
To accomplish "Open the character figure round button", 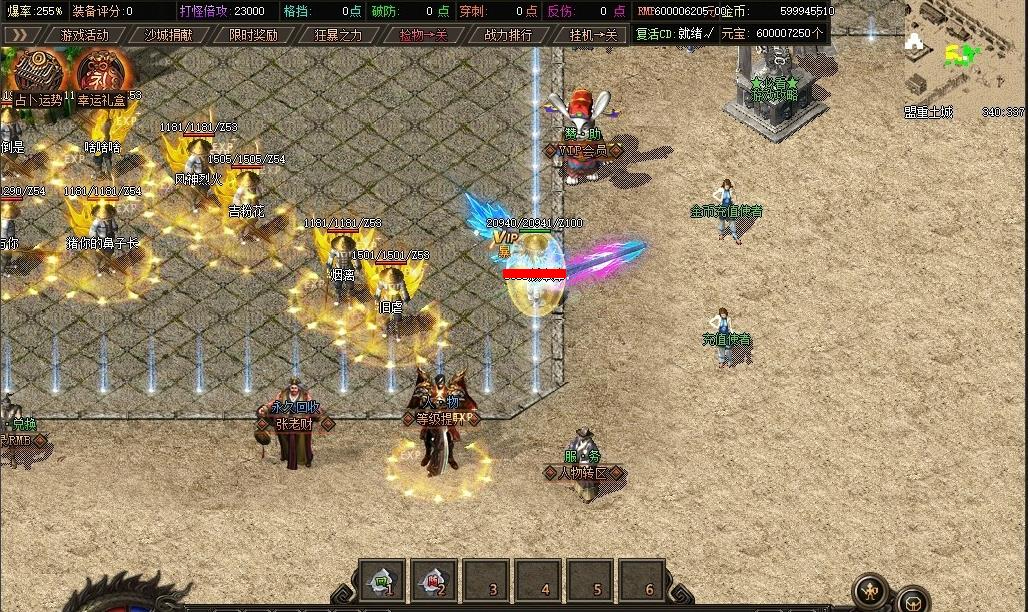I will click(x=872, y=589).
